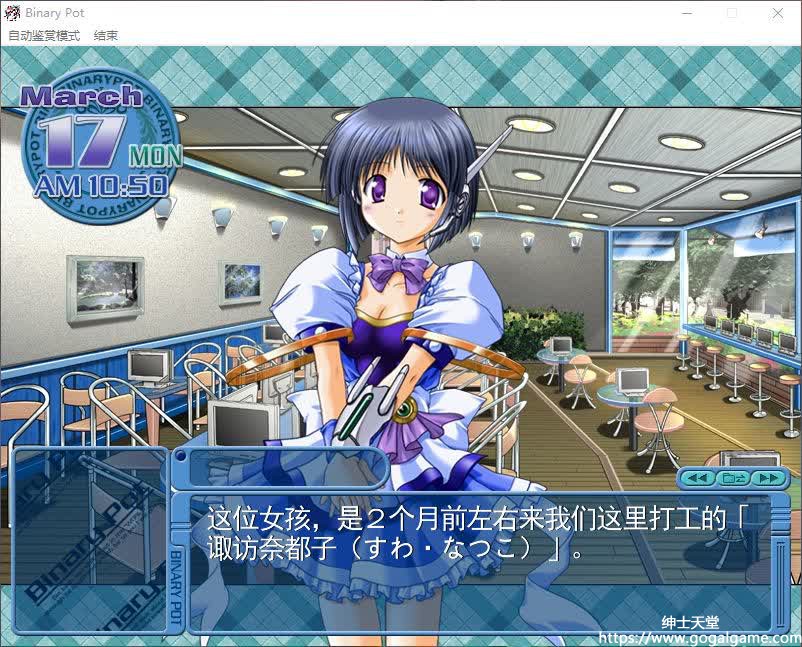Minimize the Binary Pot window

686,14
